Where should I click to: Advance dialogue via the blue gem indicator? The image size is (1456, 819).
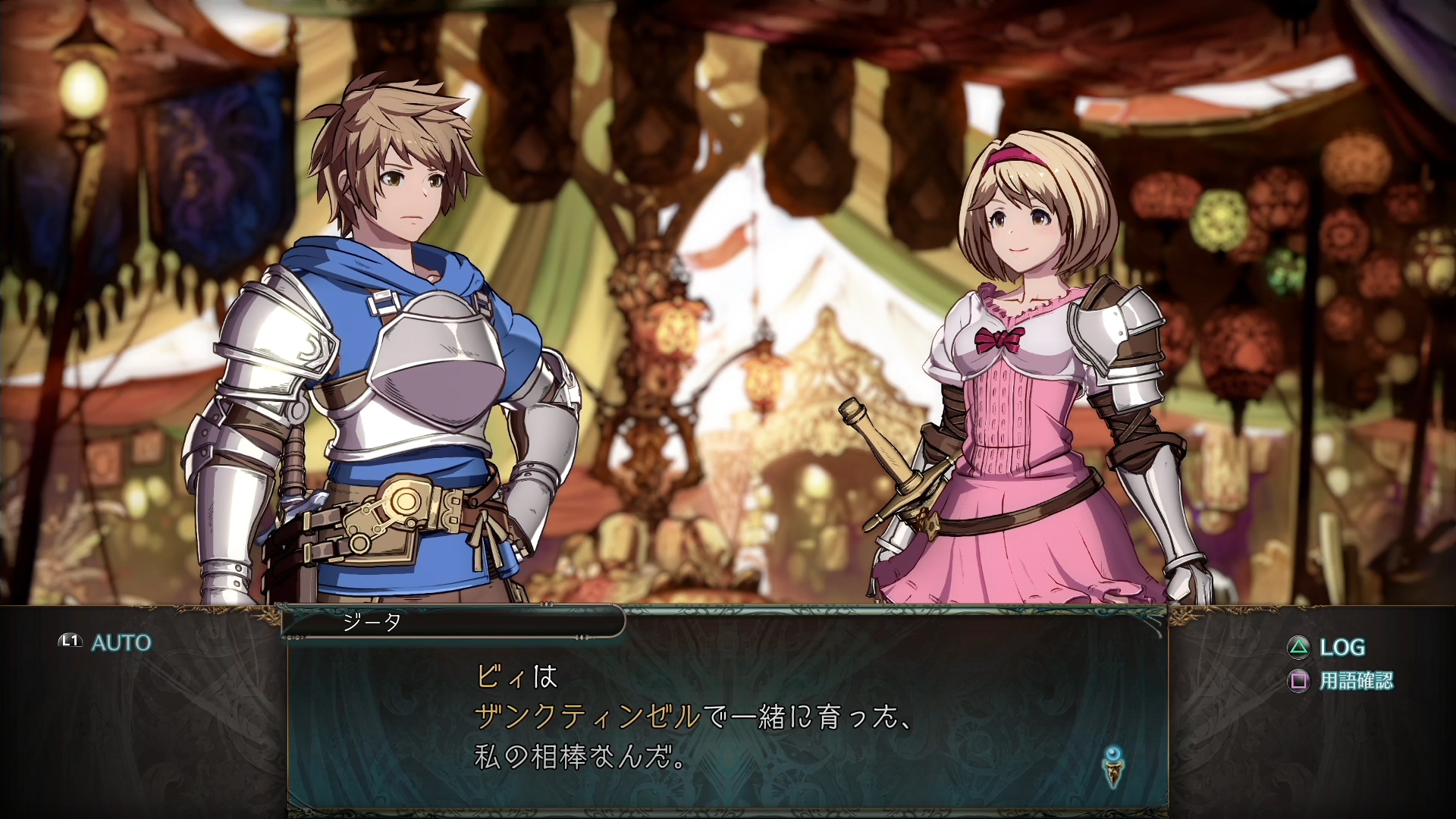click(1112, 766)
